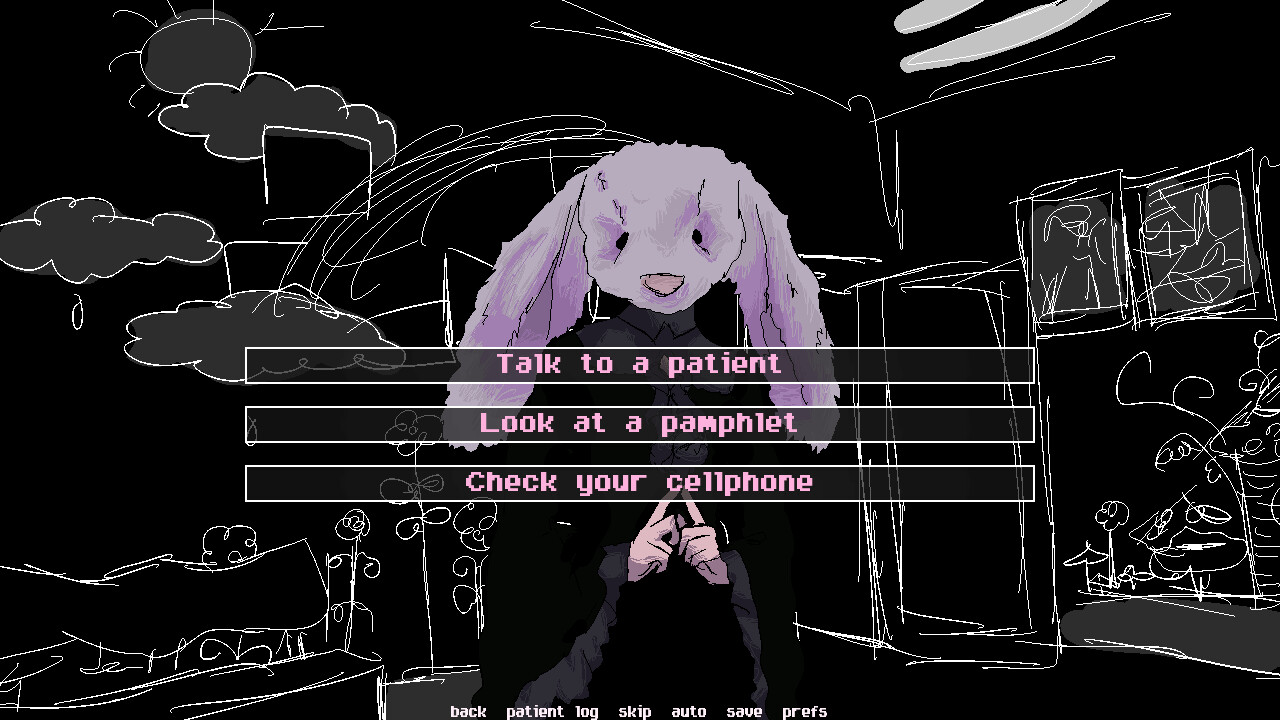Turn on "auto" advance mode
This screenshot has width=1280, height=720.
(690, 711)
